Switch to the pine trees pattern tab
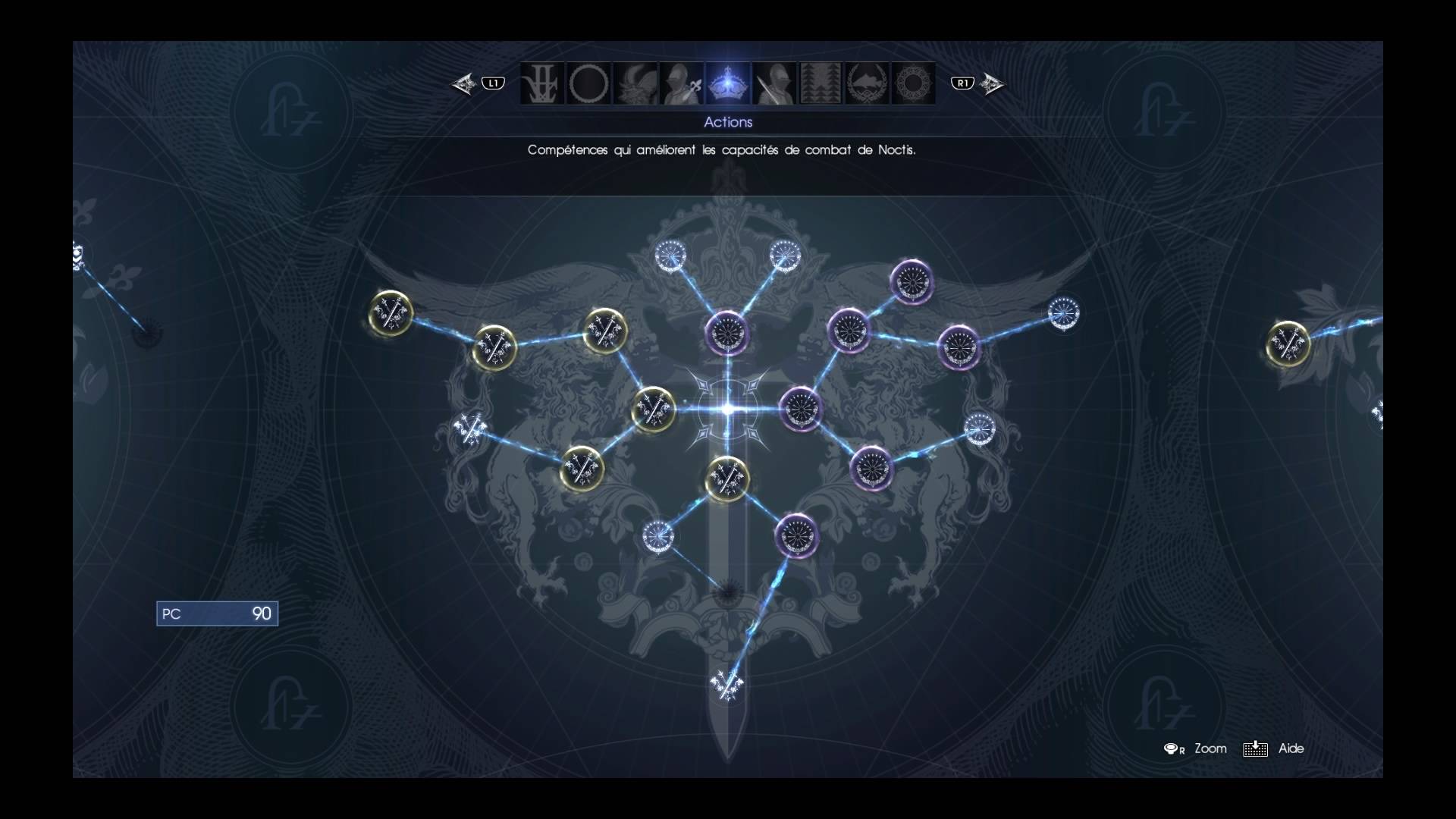 (x=821, y=83)
